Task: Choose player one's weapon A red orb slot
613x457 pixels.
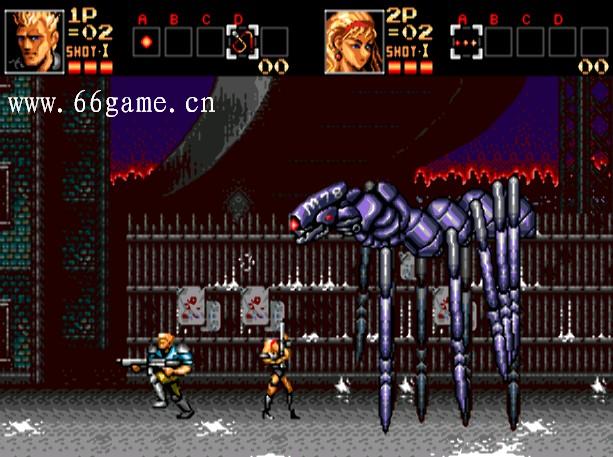Action: click(x=146, y=42)
